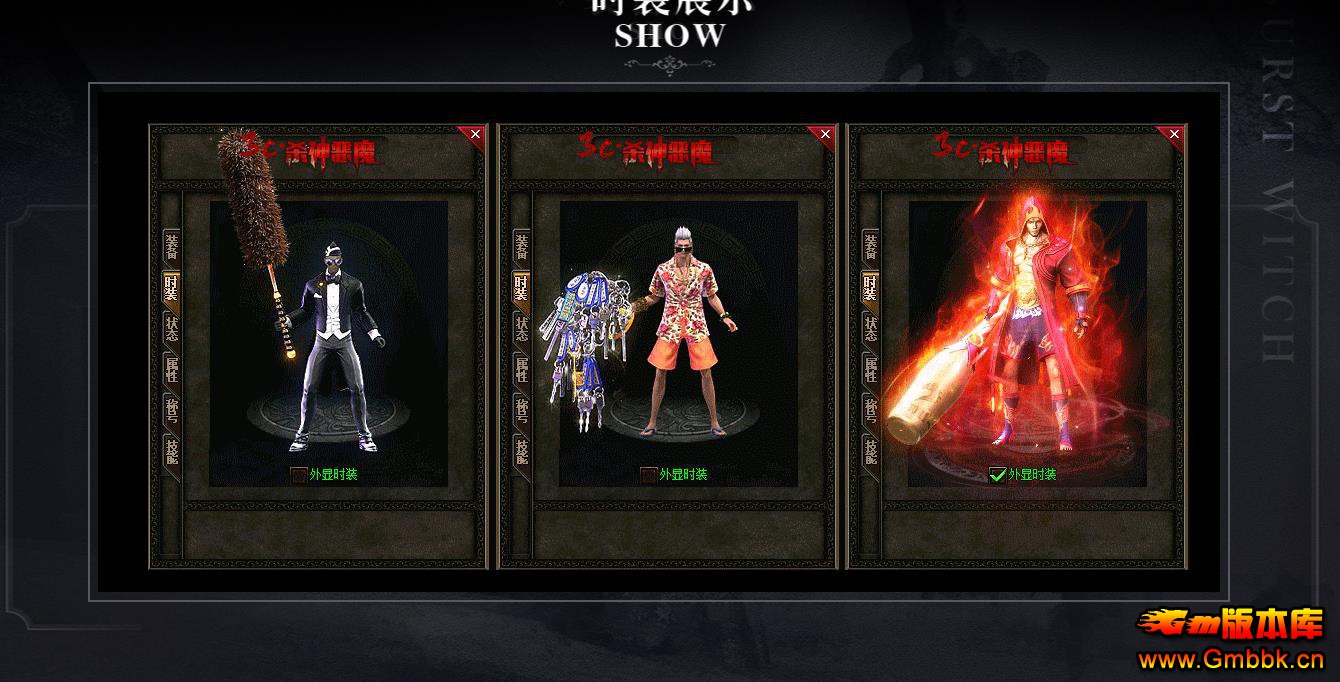The width and height of the screenshot is (1340, 682).
Task: Close the tuxedo character's fashion panel
Action: click(x=475, y=134)
